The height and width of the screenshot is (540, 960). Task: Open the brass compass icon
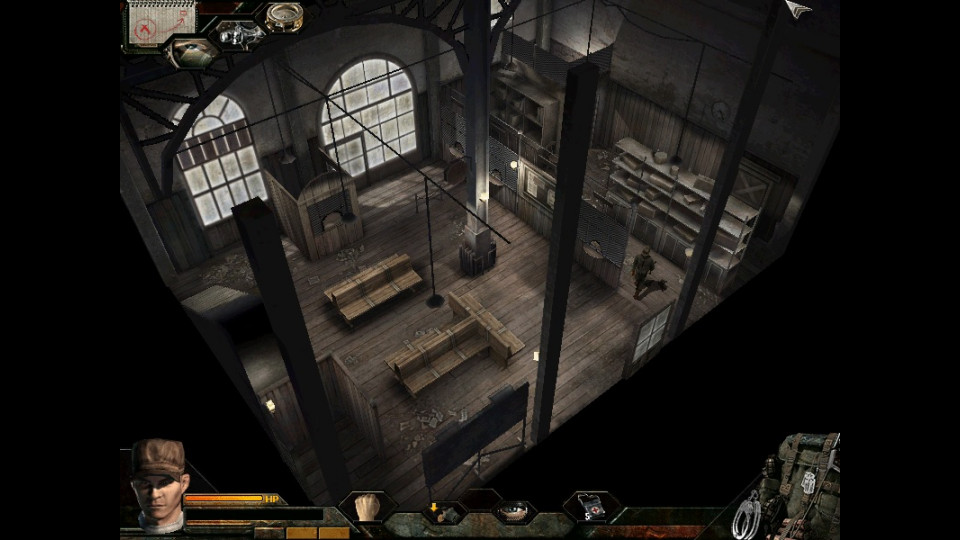283,17
